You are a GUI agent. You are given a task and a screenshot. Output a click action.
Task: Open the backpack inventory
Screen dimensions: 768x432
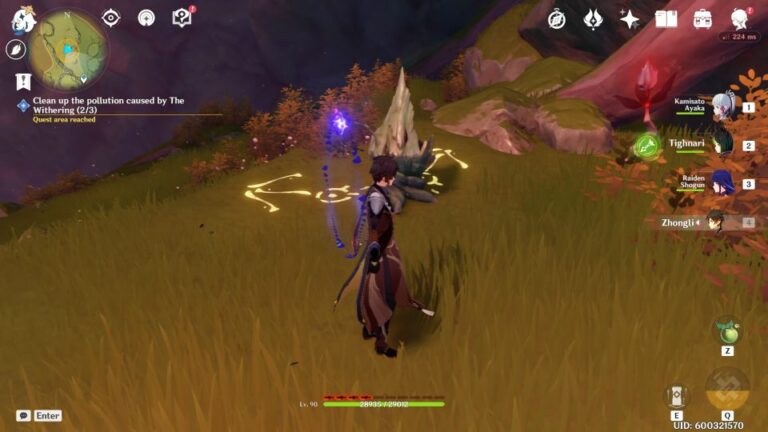703,19
